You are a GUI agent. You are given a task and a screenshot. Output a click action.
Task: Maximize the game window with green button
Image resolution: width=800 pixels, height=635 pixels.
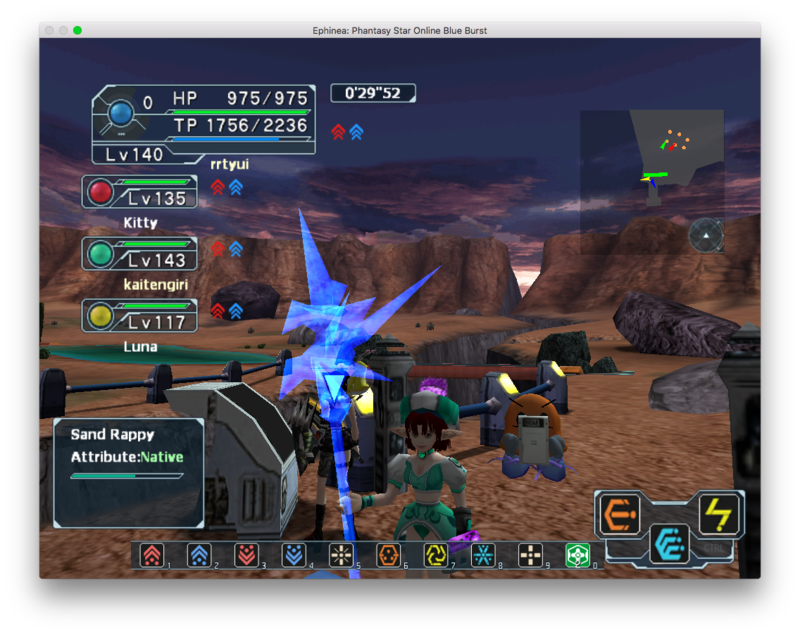pyautogui.click(x=77, y=30)
